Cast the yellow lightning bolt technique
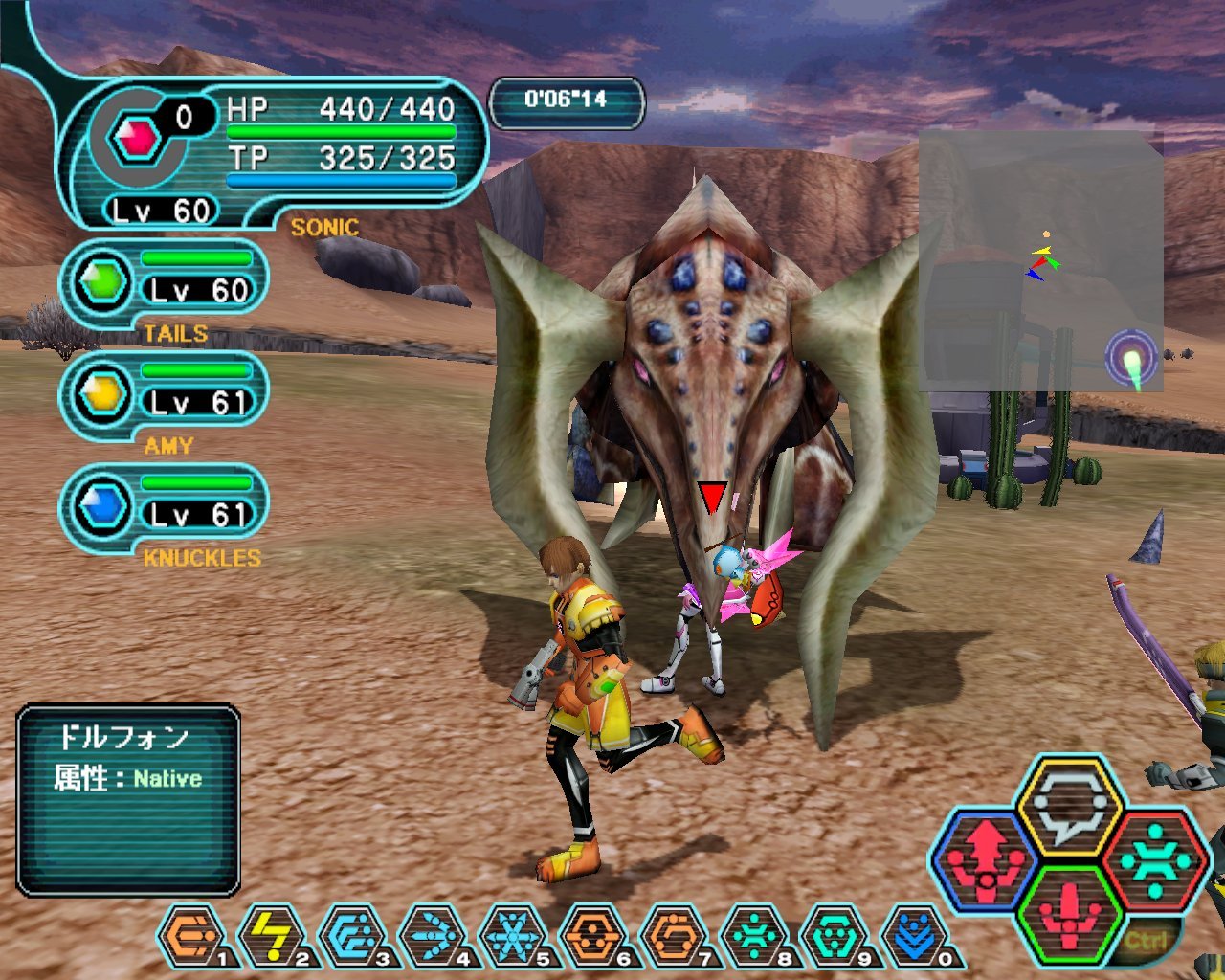Image resolution: width=1225 pixels, height=980 pixels. coord(271,936)
